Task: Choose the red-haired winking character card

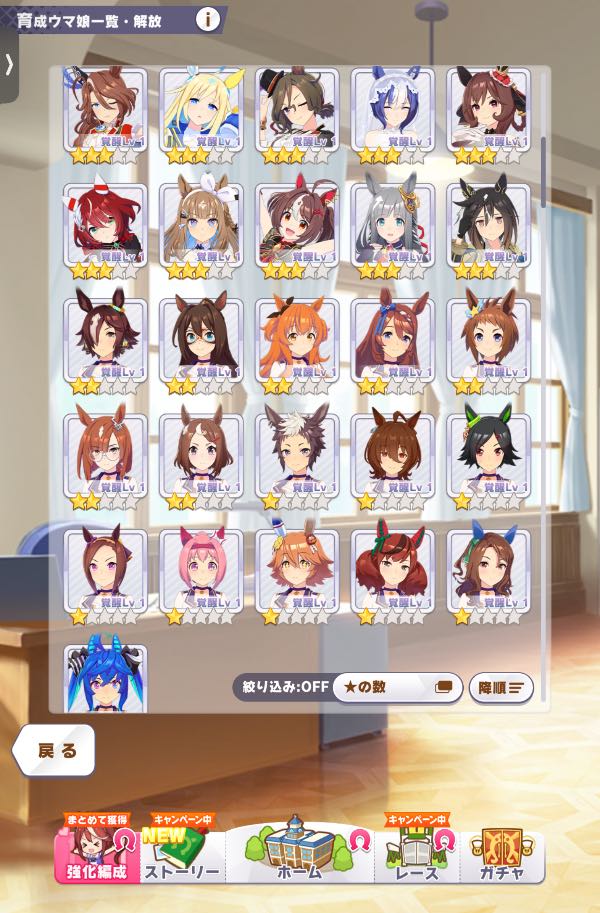Action: pyautogui.click(x=105, y=229)
